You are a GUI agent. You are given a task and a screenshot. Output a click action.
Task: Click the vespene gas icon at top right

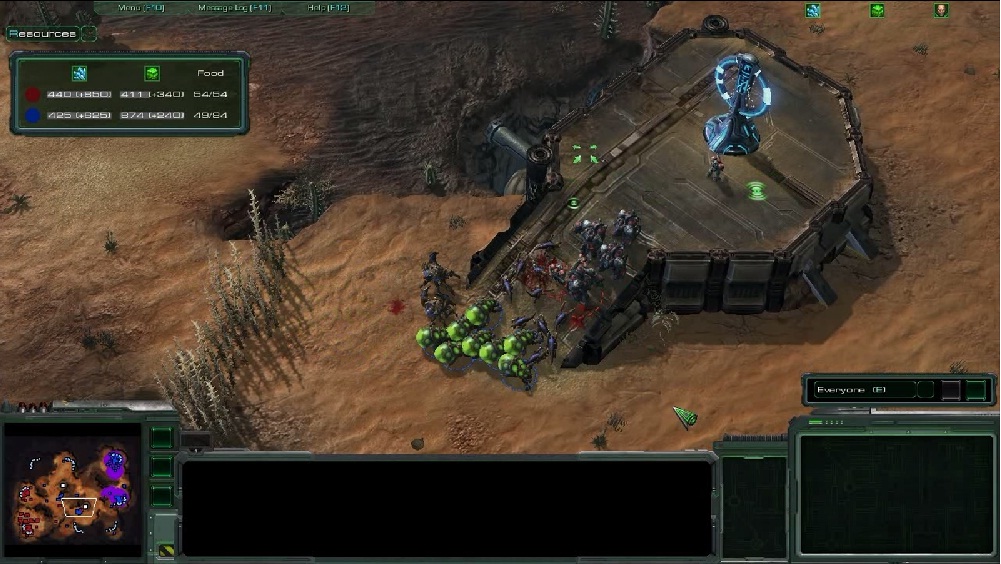pos(877,11)
